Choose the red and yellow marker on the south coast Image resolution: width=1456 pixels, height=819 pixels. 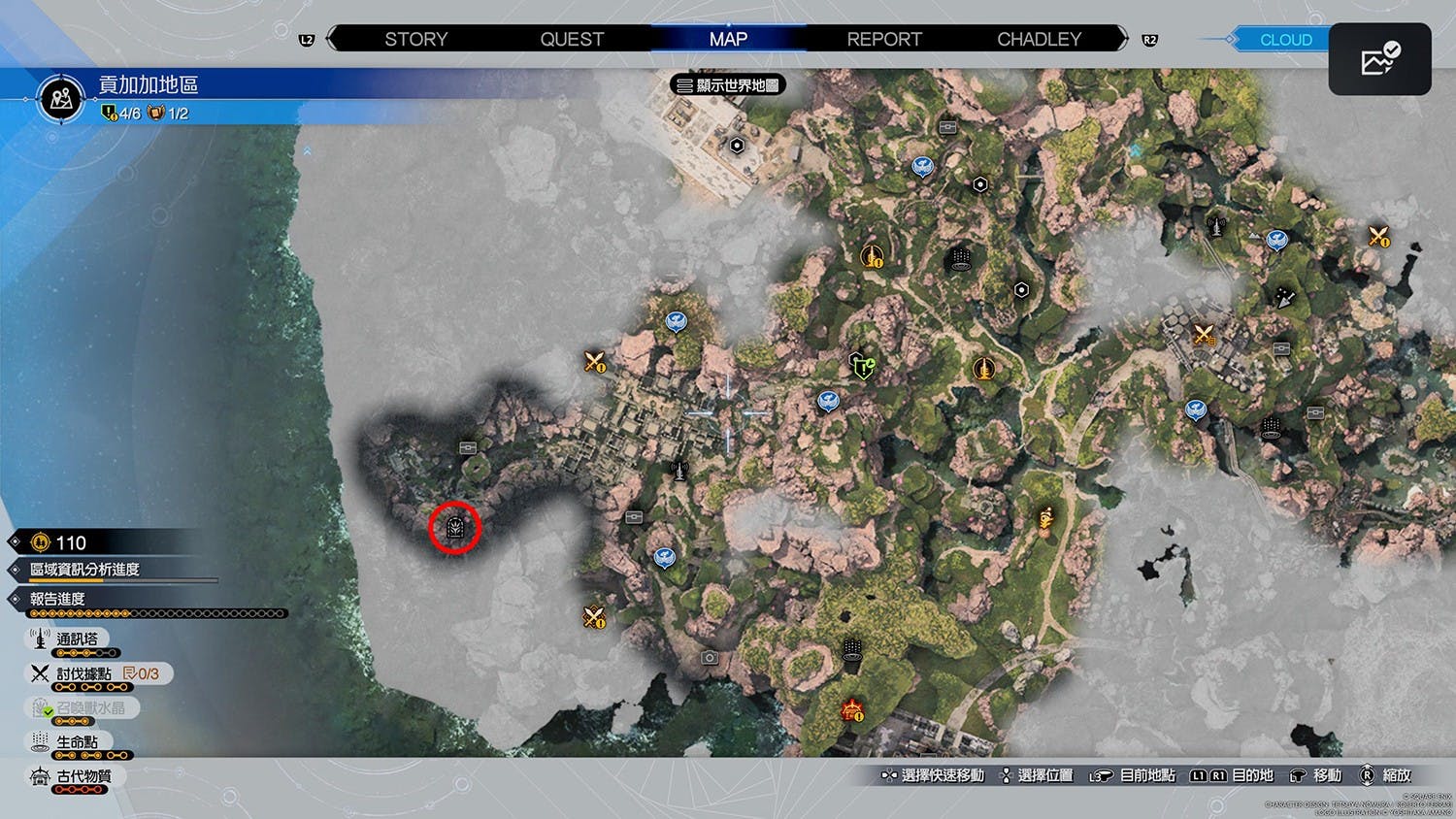[852, 710]
